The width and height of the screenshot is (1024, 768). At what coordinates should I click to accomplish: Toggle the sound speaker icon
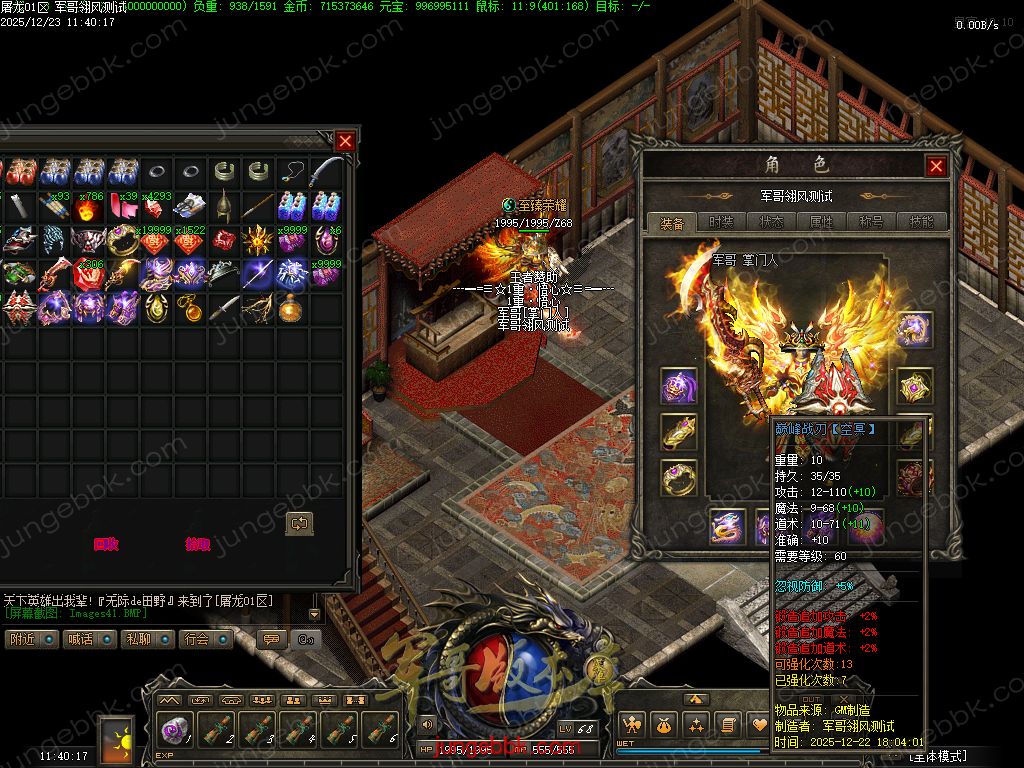pyautogui.click(x=427, y=724)
